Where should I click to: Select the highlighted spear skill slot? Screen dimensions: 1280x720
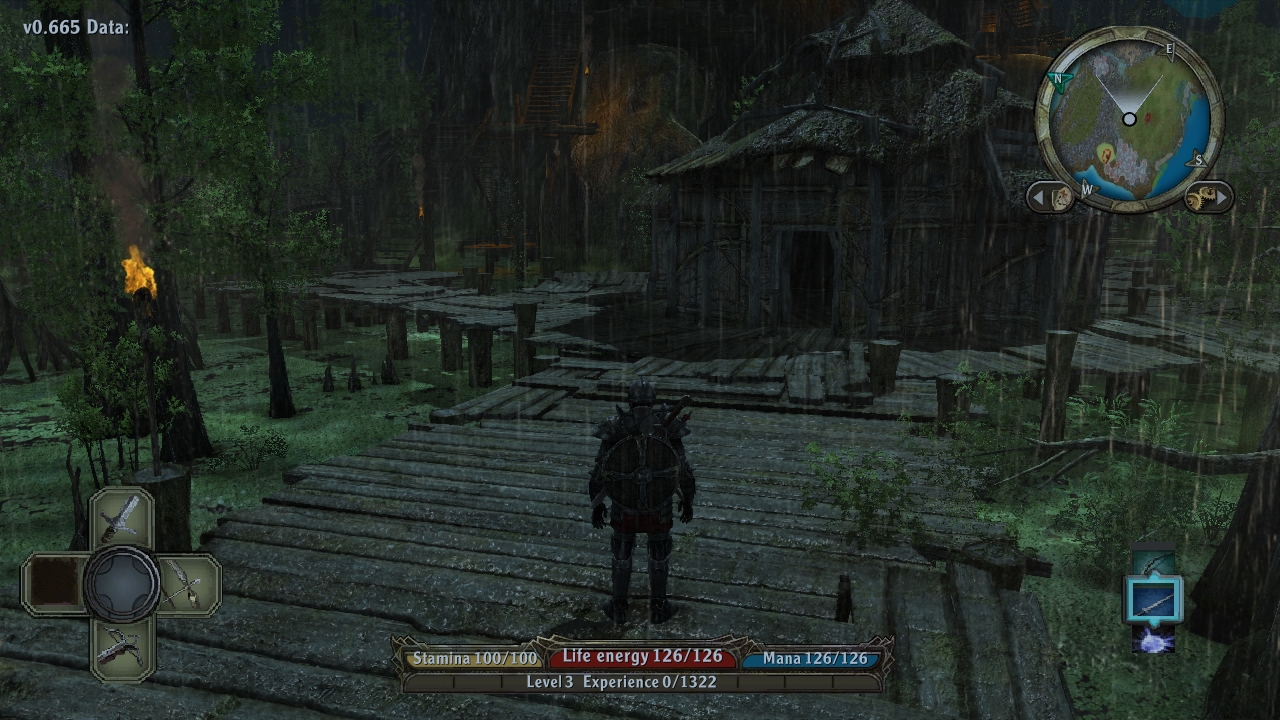click(1154, 600)
